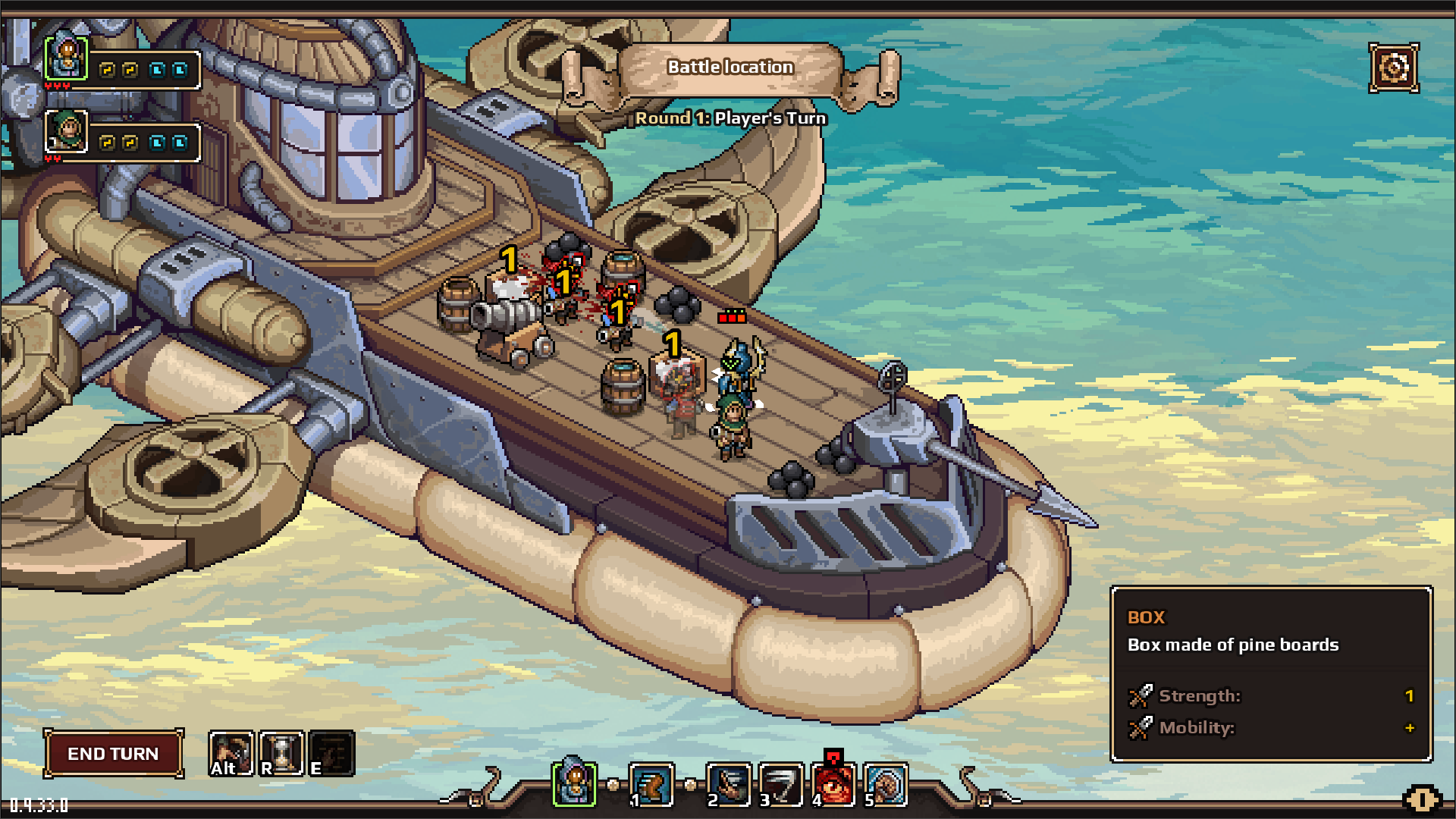1456x819 pixels.
Task: Select the blue-hooded hero portrait in party list
Action: pyautogui.click(x=67, y=57)
